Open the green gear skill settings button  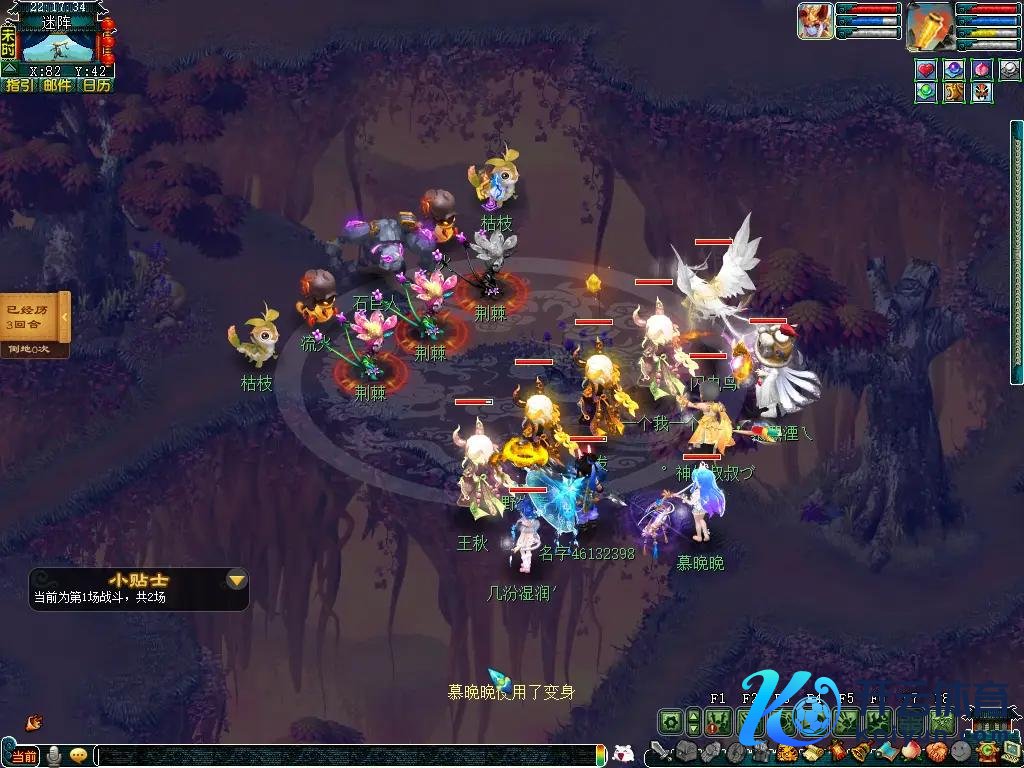point(670,721)
